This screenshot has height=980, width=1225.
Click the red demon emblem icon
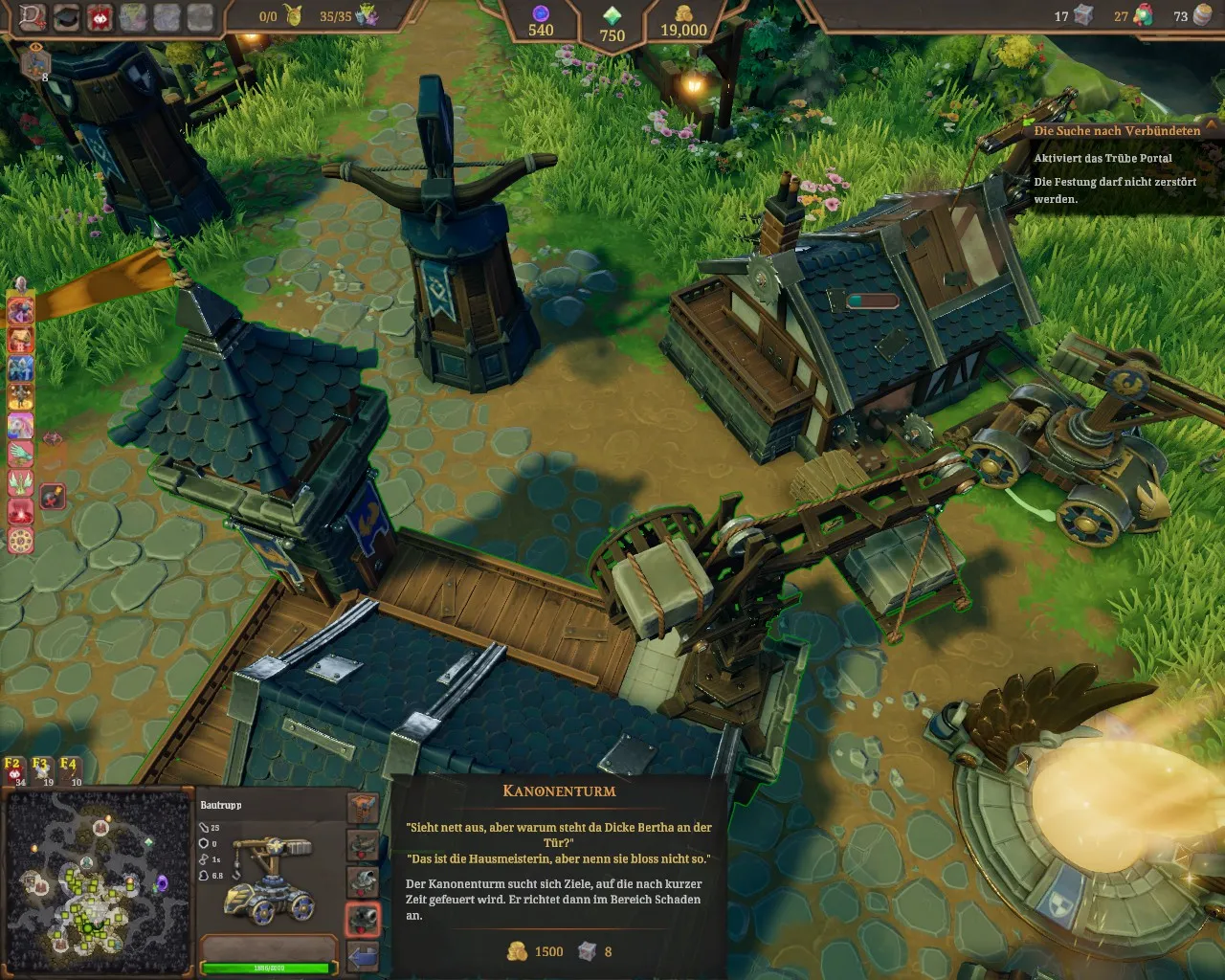click(x=100, y=17)
